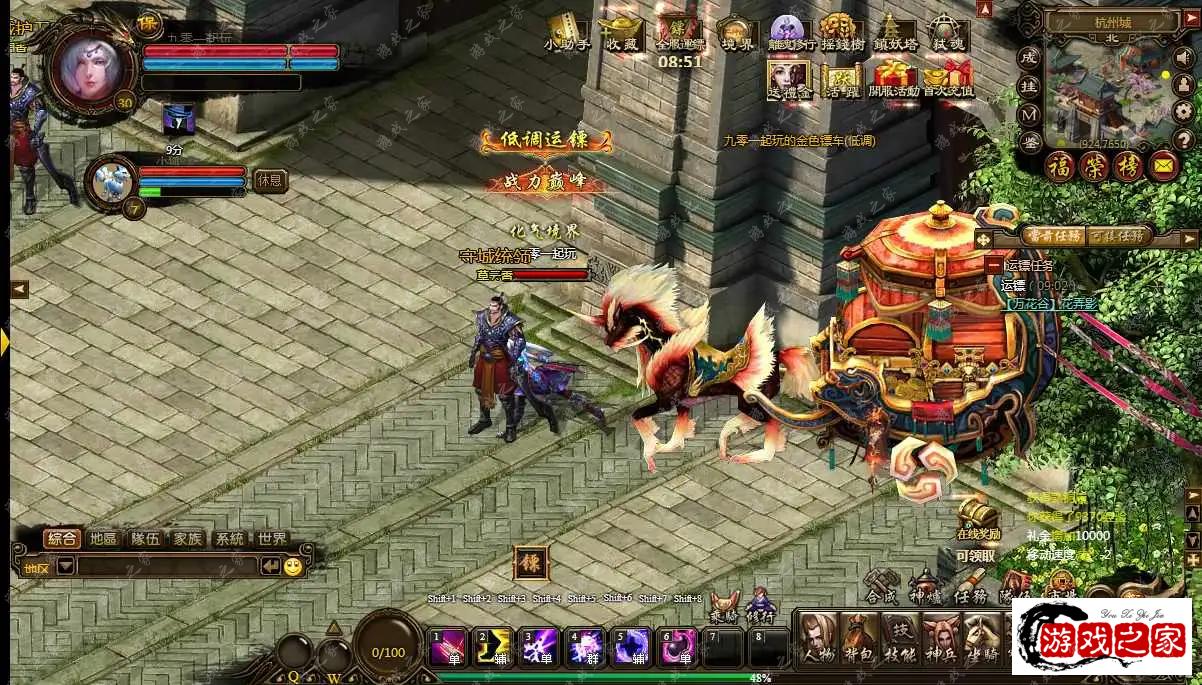Screen dimensions: 1202x685
Task: Open the 背包 backpack
Action: click(859, 638)
